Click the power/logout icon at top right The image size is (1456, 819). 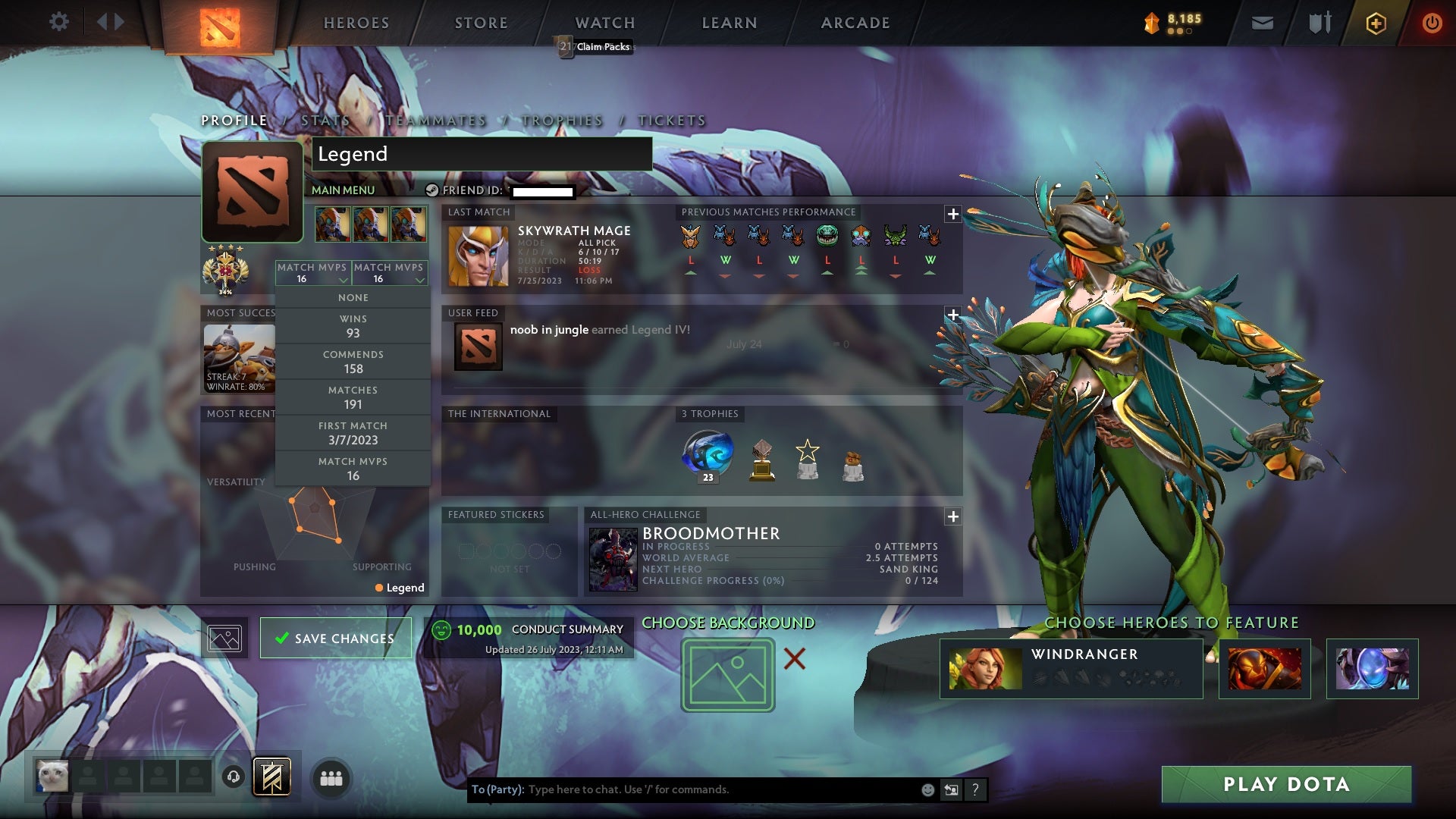1432,23
